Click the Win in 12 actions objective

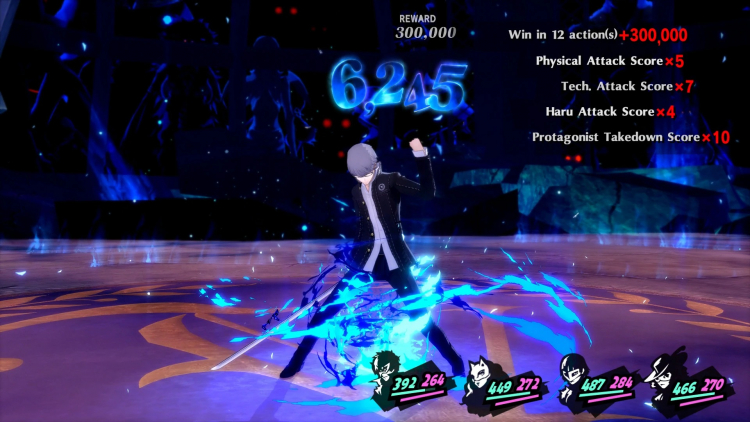point(598,34)
